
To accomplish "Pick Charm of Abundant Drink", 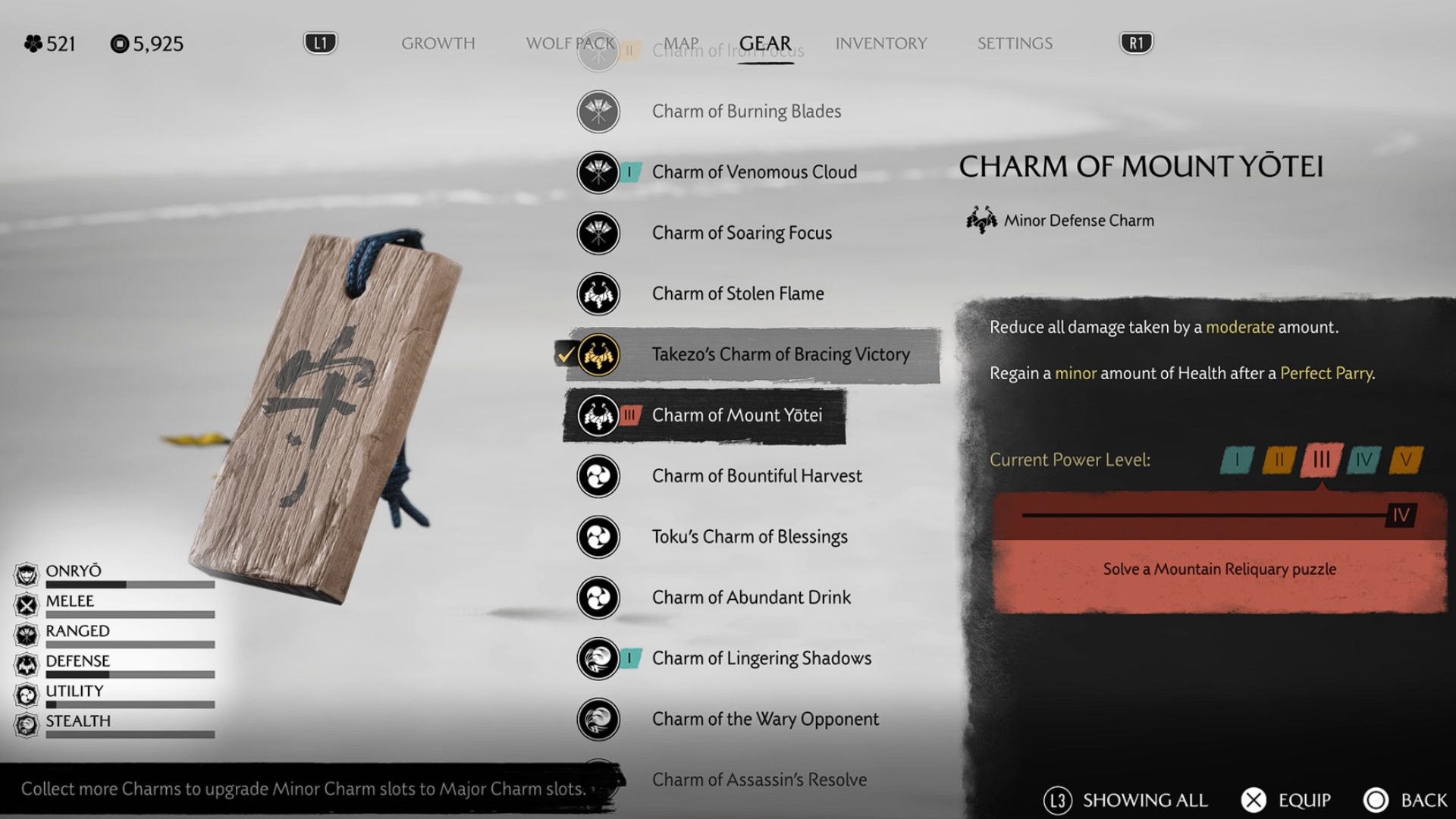I will click(x=751, y=597).
